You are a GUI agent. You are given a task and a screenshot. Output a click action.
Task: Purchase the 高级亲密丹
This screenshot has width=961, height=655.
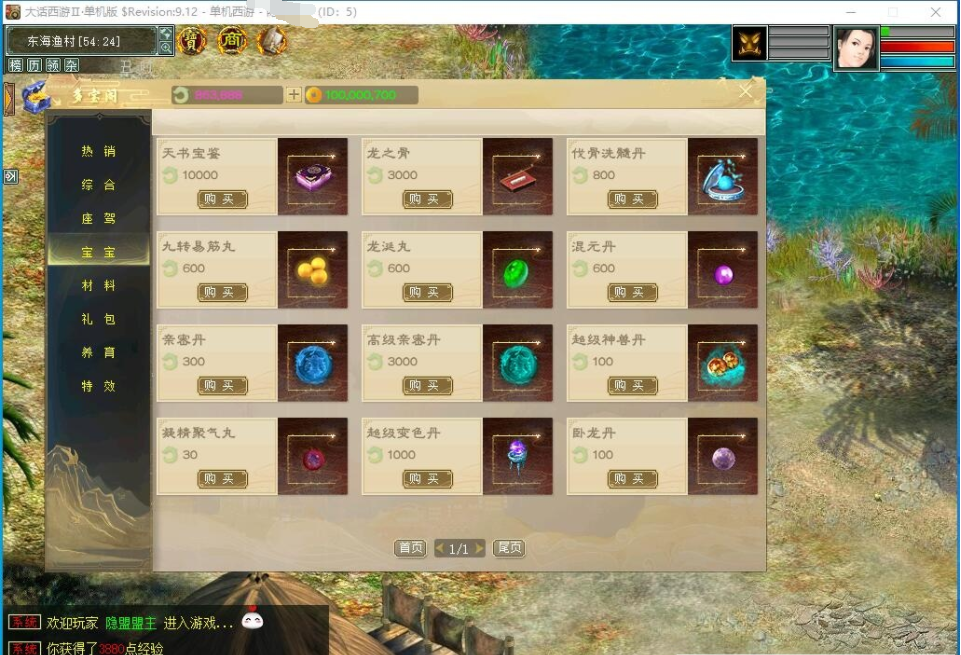pos(427,385)
